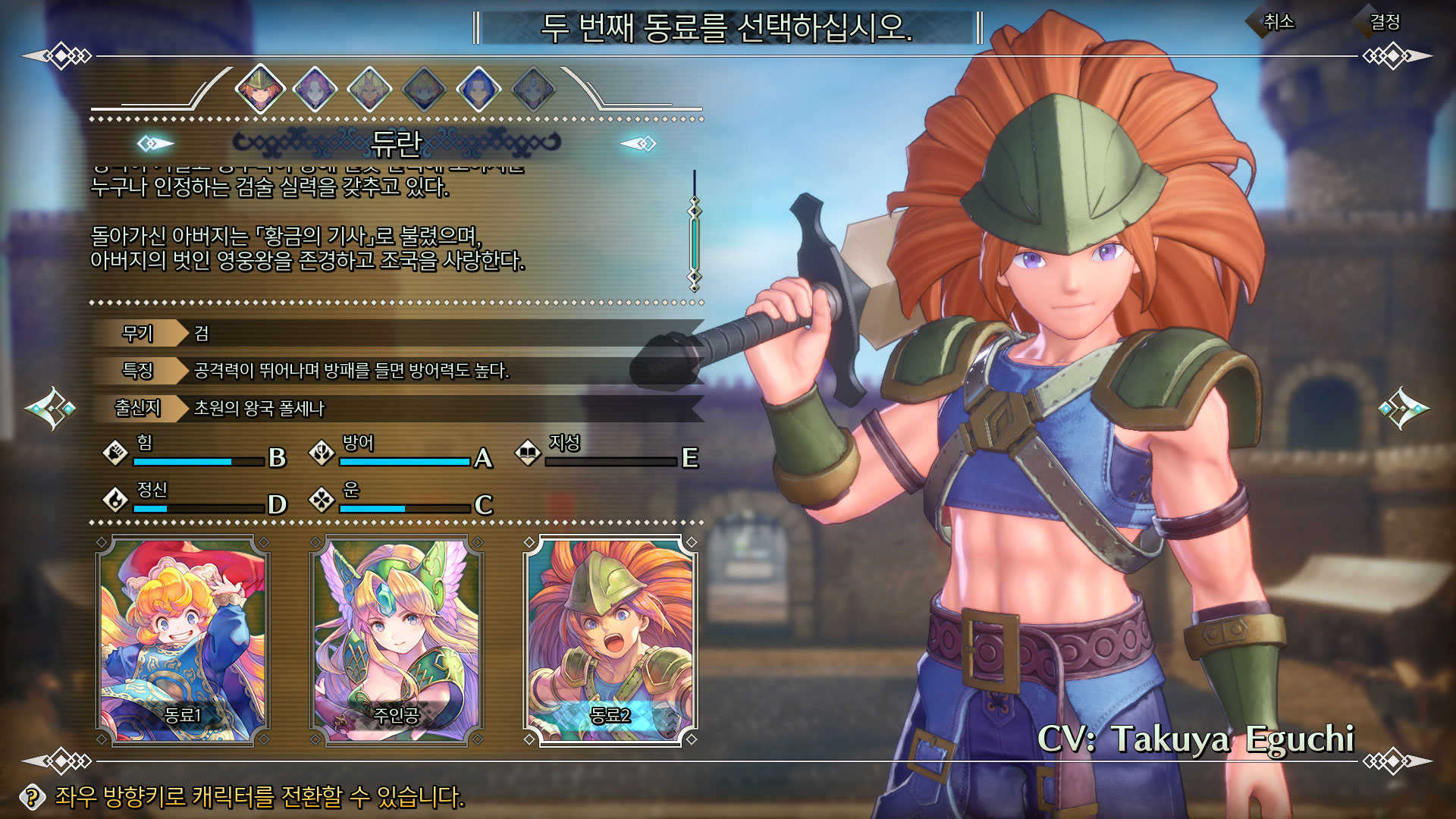Switch to the previous character with left arrow

[x=50, y=408]
